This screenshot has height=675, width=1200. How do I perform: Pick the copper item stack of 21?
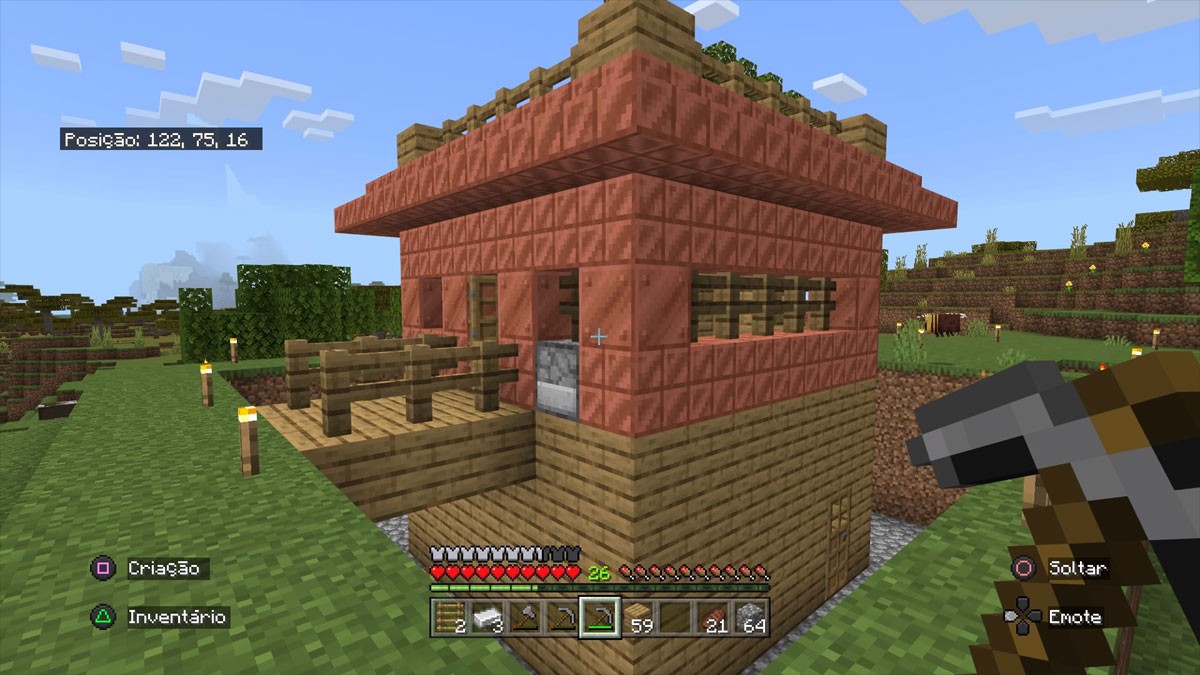click(711, 617)
